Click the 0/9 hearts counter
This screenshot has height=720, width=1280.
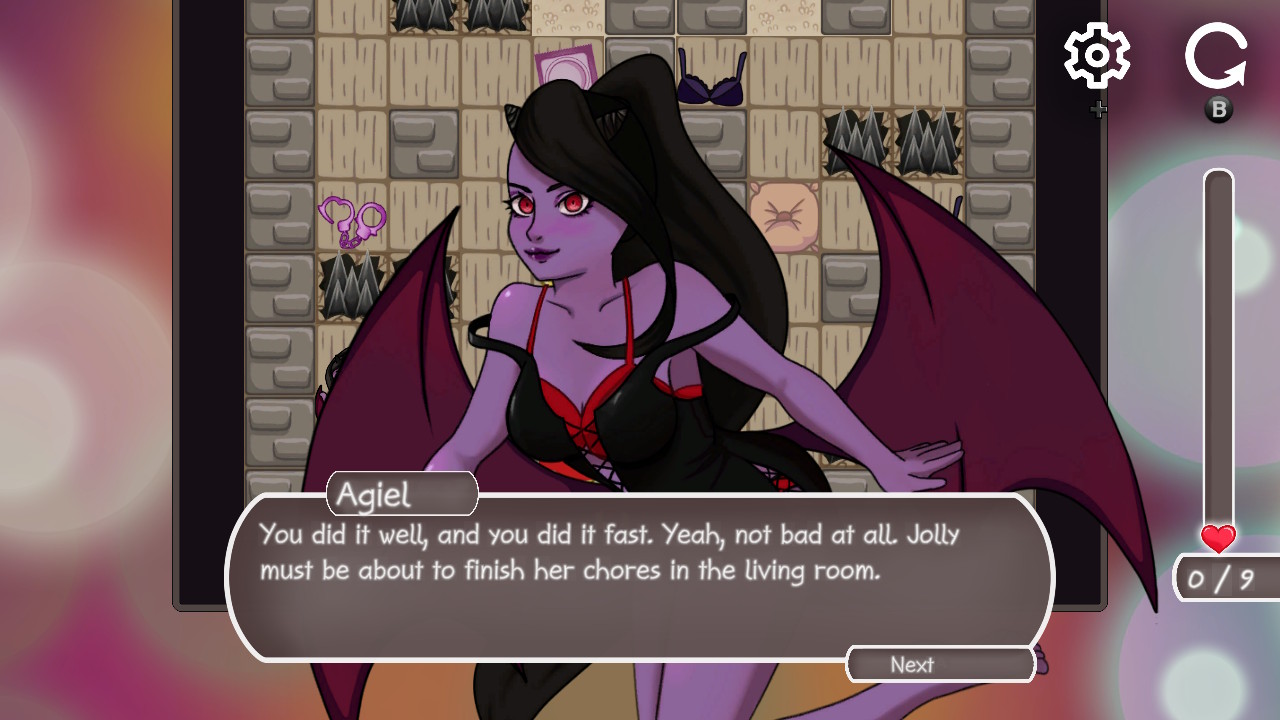pyautogui.click(x=1224, y=580)
